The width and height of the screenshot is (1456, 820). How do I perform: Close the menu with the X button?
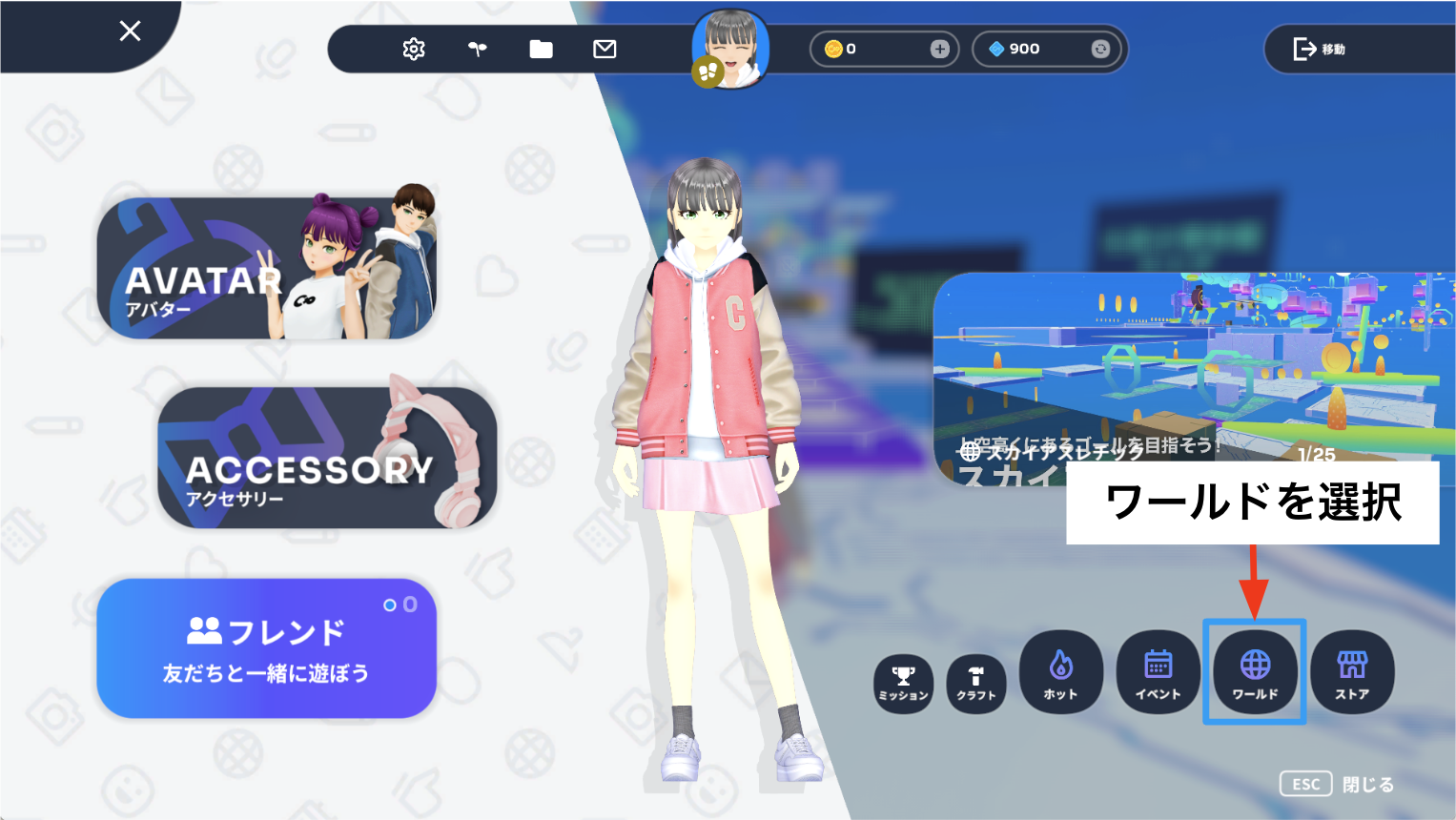pyautogui.click(x=131, y=31)
